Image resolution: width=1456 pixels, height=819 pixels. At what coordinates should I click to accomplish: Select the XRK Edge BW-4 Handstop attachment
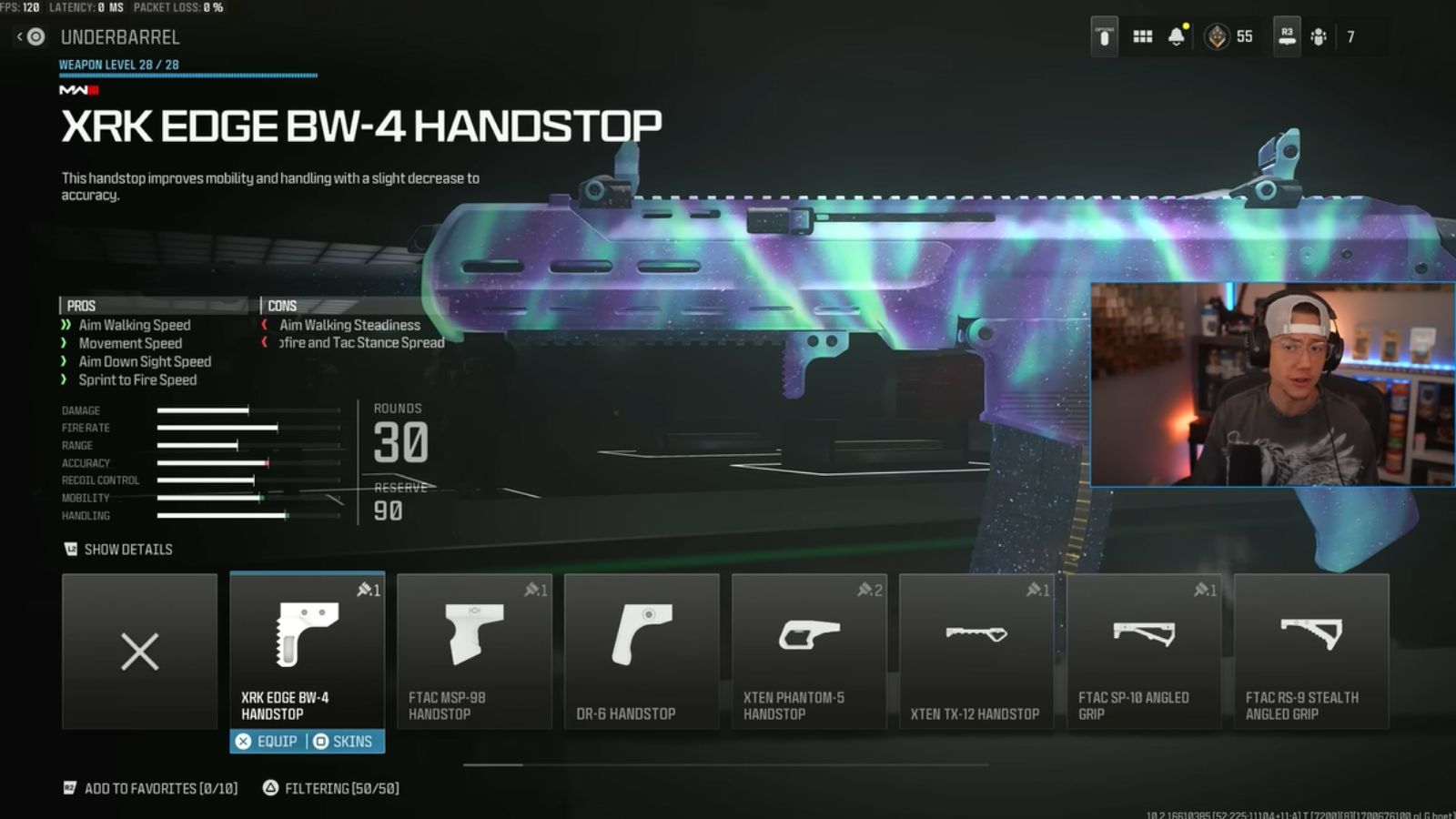pyautogui.click(x=308, y=651)
